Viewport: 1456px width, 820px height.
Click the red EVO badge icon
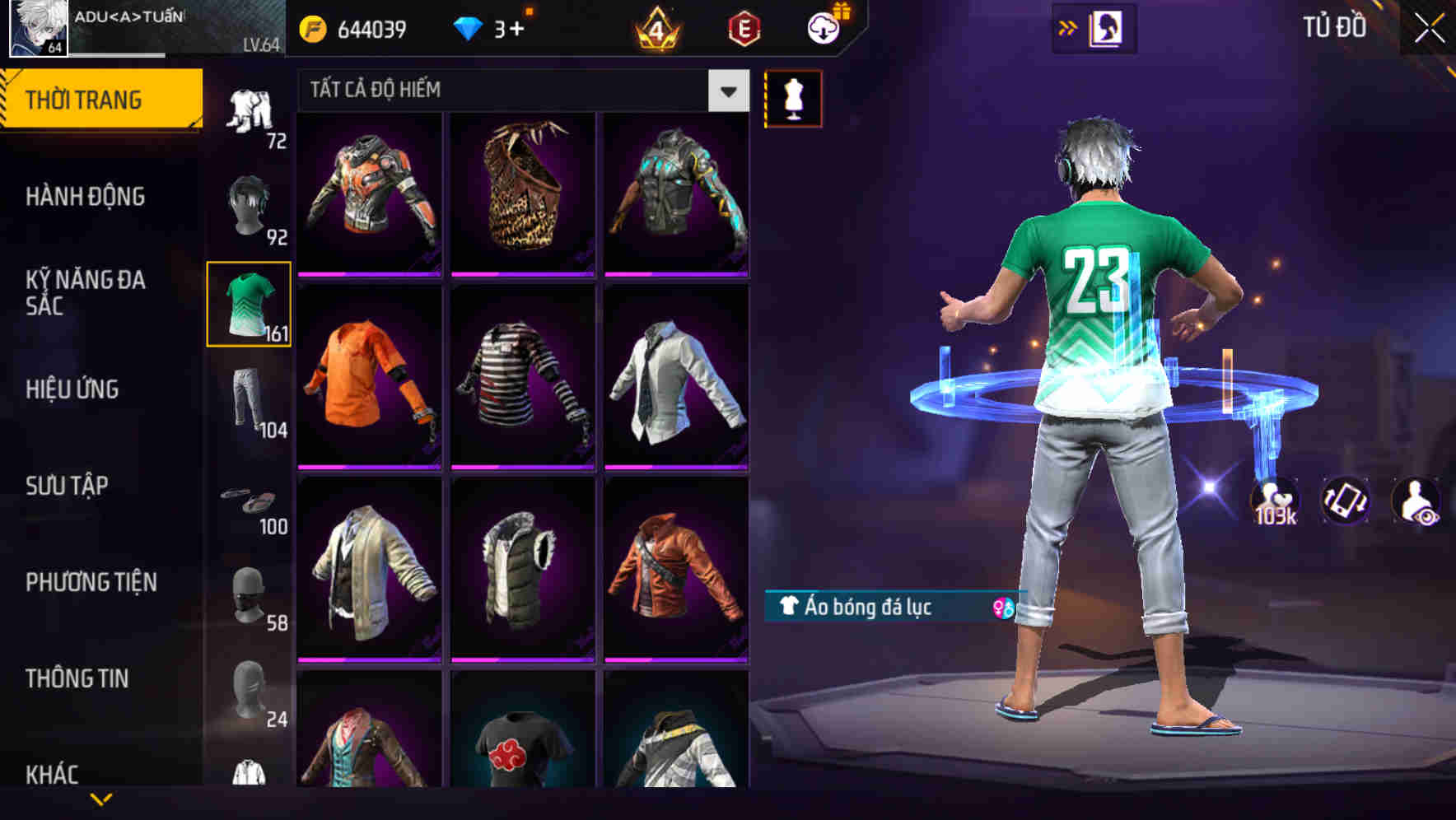743,27
